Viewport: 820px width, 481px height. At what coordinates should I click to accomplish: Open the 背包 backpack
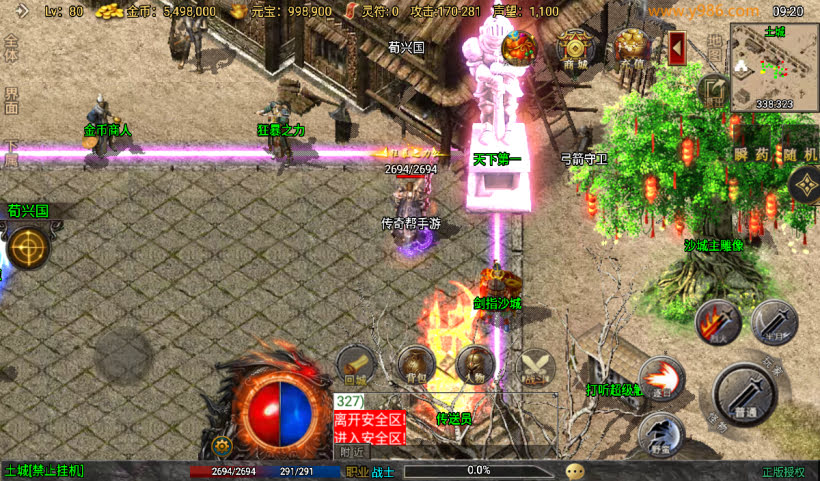coord(415,365)
